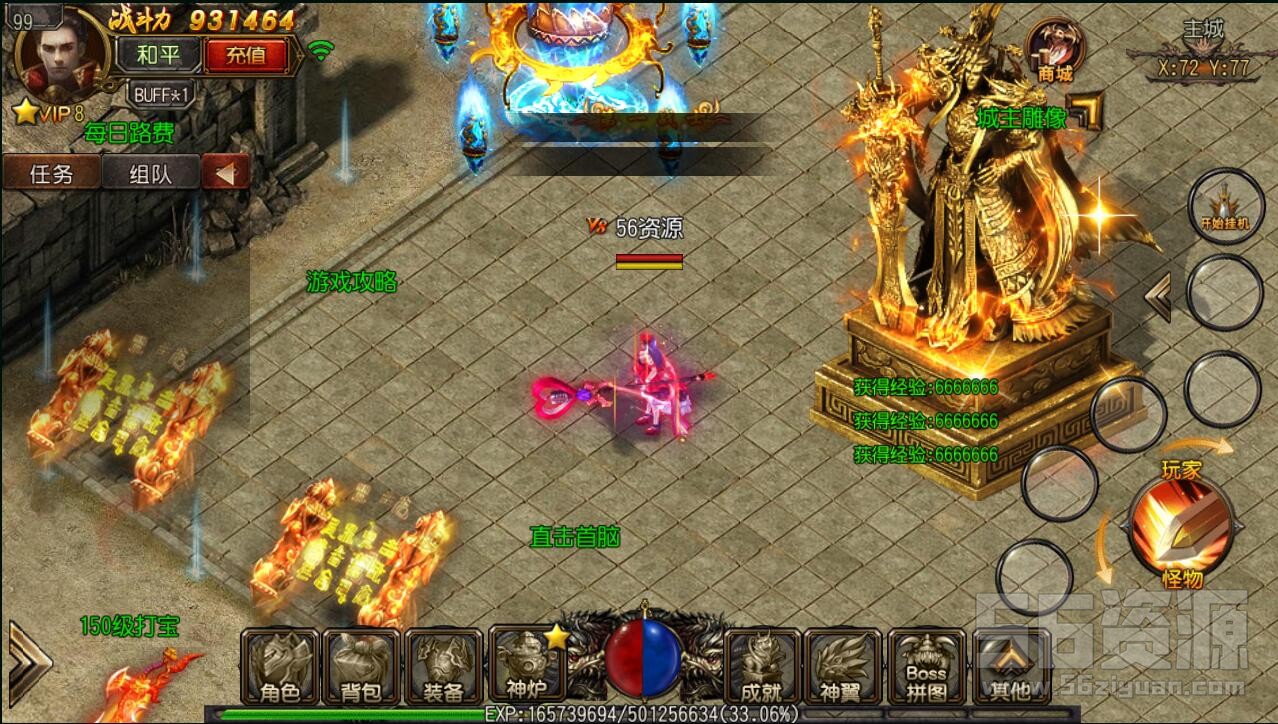Collapse the quest panel with the arrow
The image size is (1278, 724).
point(225,173)
